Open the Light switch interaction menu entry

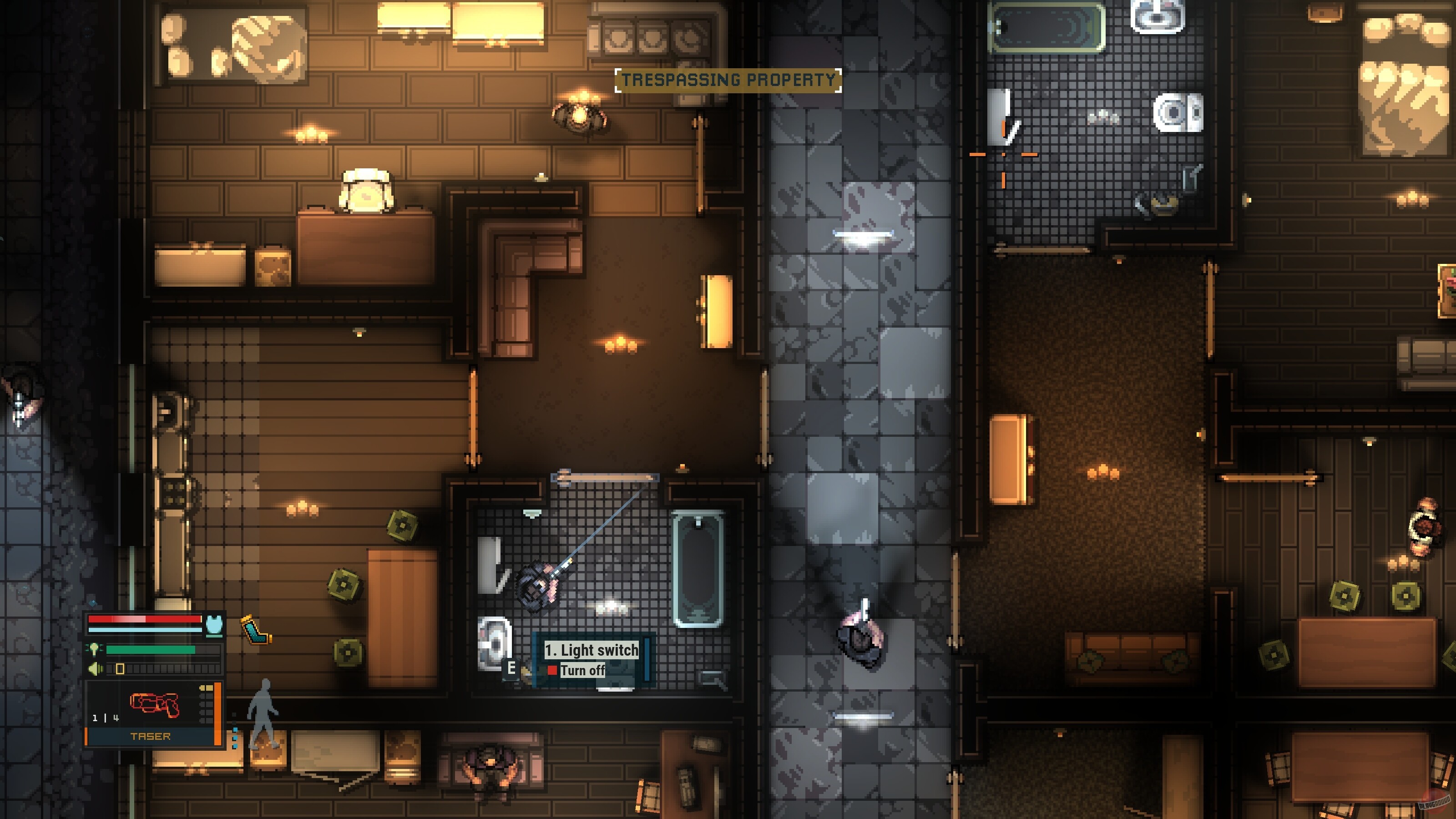(x=591, y=651)
